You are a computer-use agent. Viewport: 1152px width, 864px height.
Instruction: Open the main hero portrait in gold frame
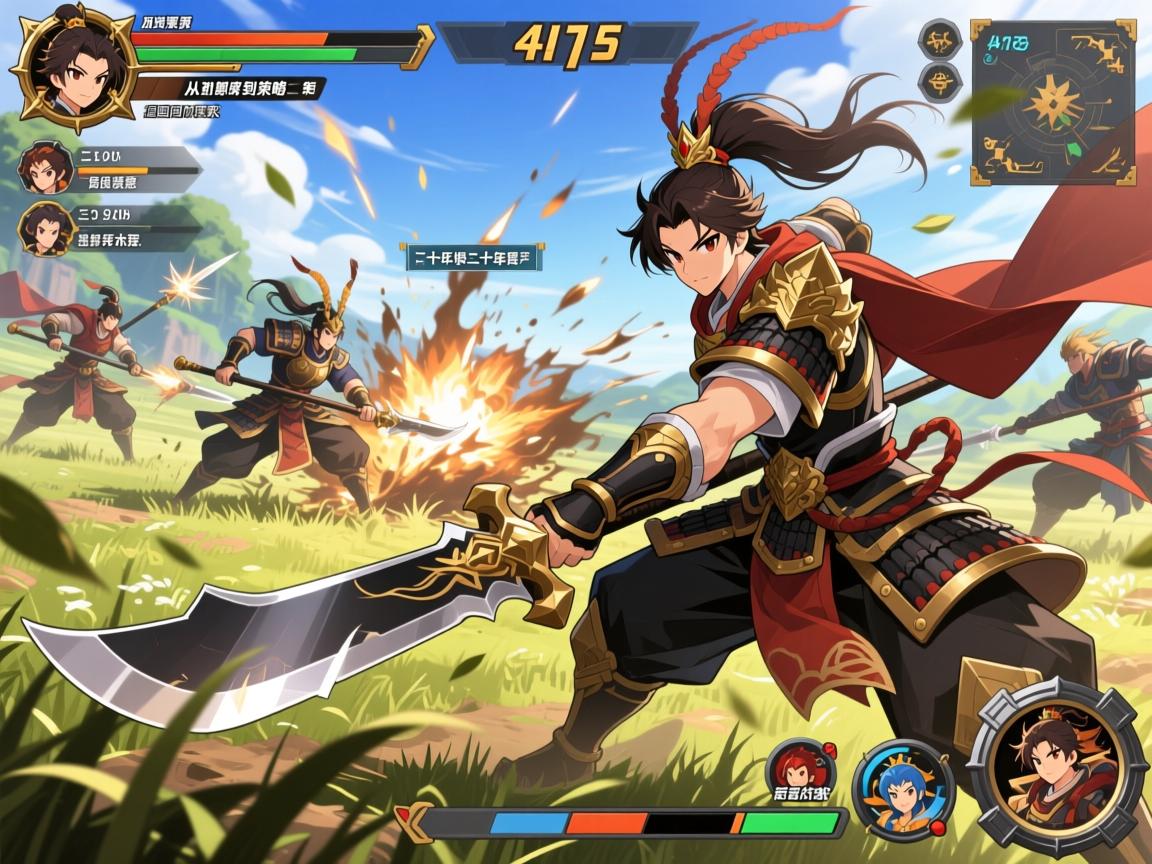pos(71,68)
